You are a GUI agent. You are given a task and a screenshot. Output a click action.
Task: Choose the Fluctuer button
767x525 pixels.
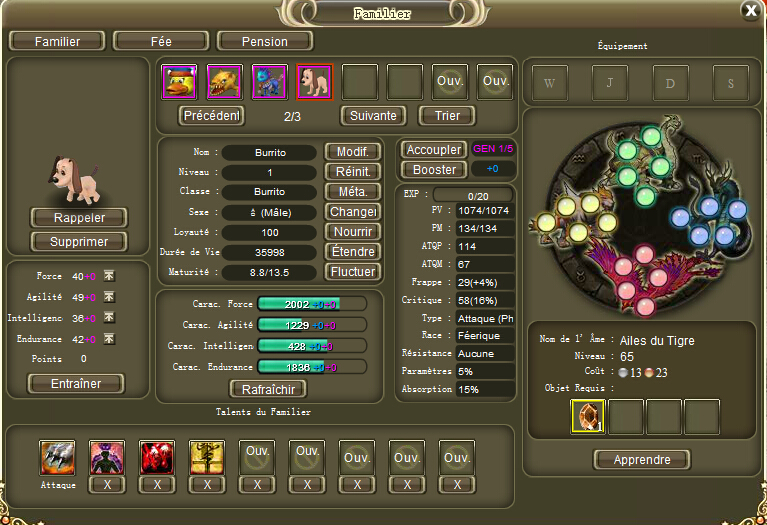(x=352, y=272)
